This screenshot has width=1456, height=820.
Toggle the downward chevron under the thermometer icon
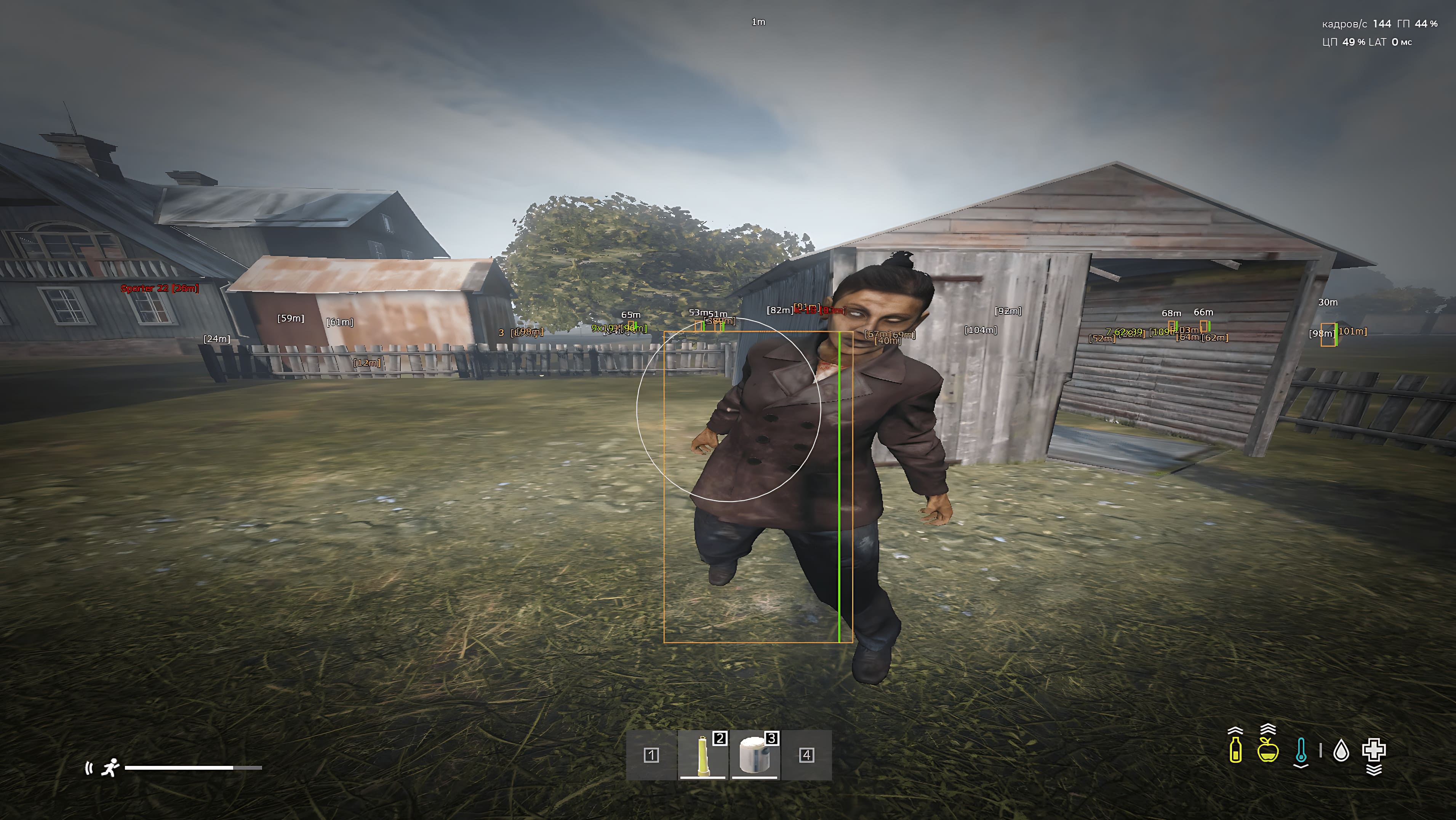(x=1301, y=767)
